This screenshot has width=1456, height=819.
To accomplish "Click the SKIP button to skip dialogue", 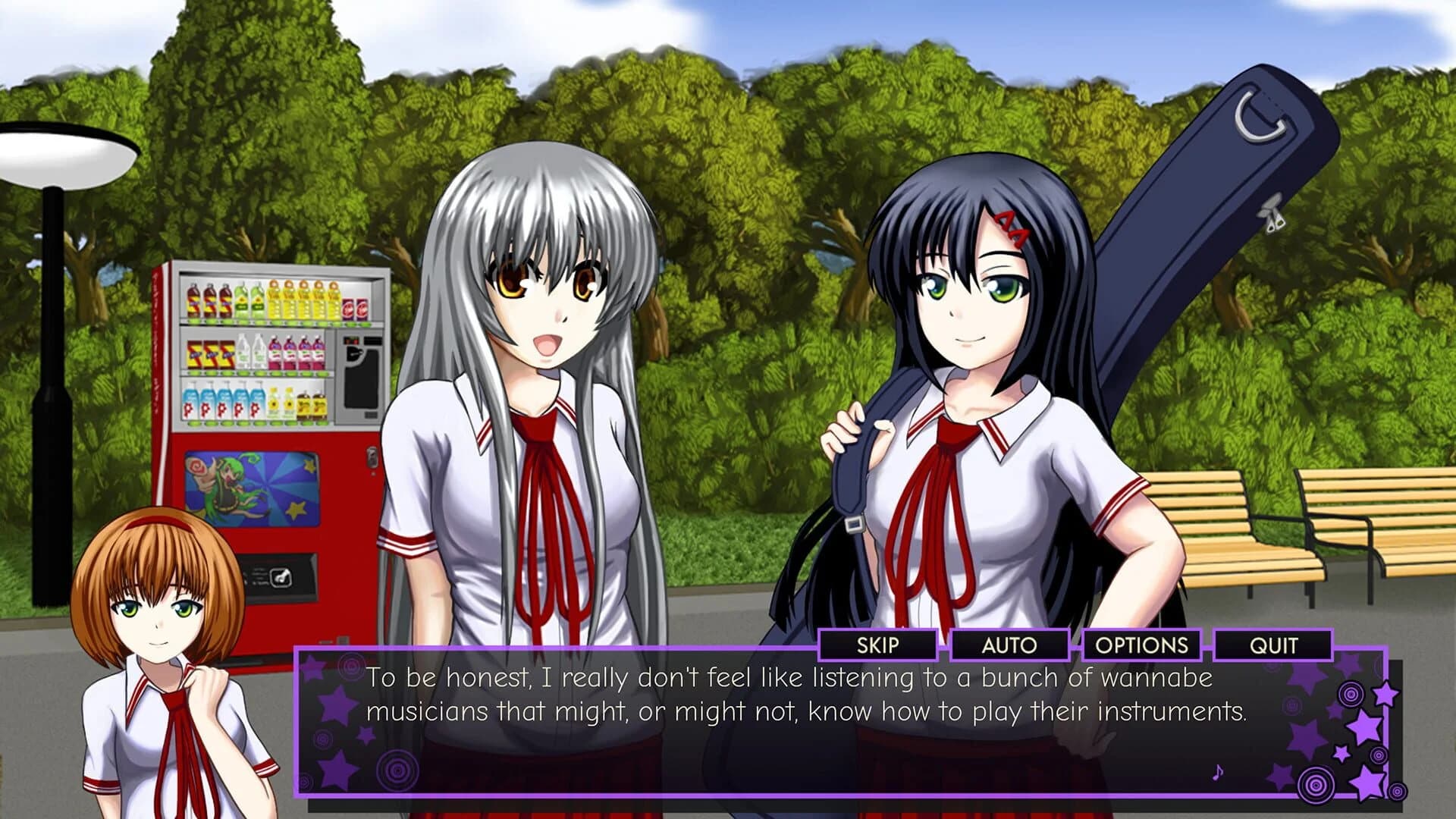I will pyautogui.click(x=880, y=645).
